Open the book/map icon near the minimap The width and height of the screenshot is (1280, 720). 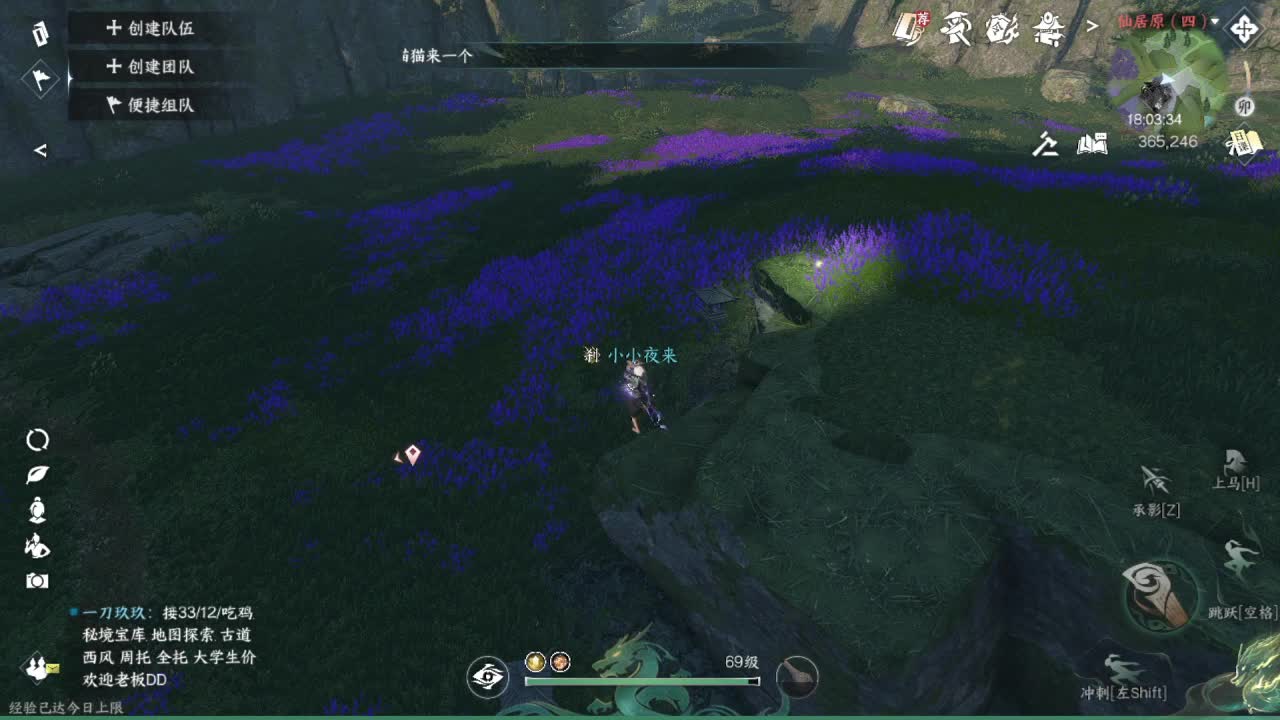(x=1092, y=143)
